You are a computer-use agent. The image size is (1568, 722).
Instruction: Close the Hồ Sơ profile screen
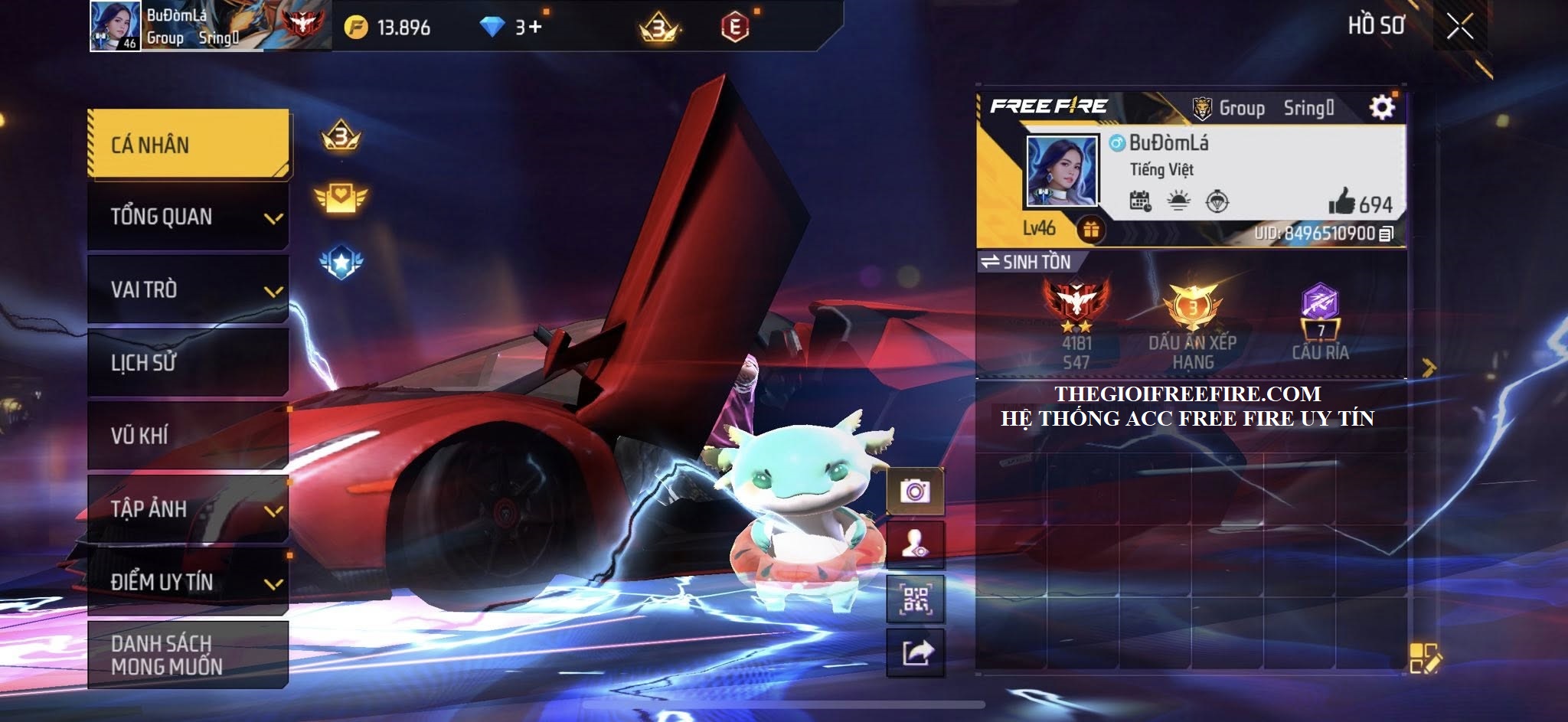(1459, 27)
